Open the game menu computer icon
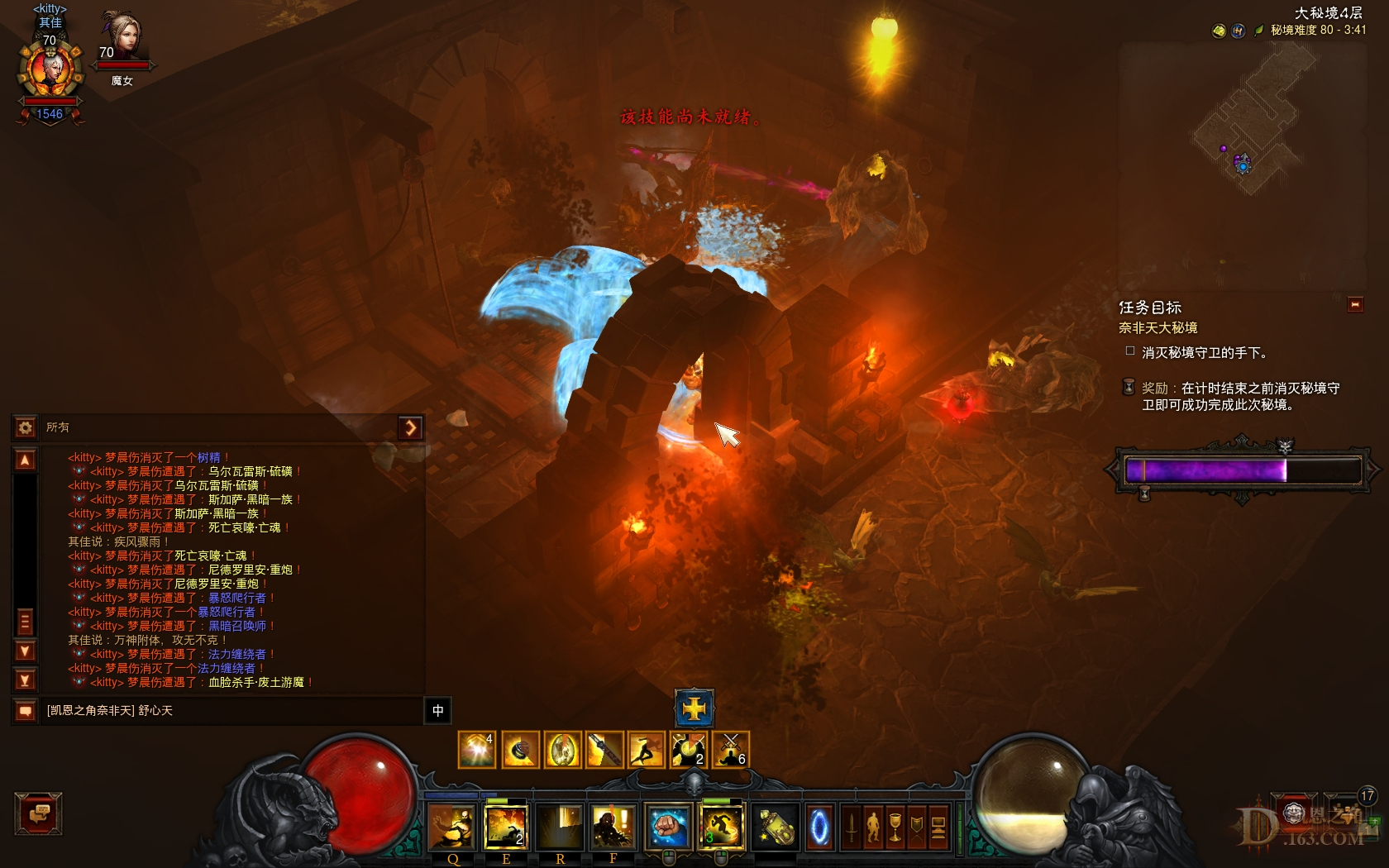The image size is (1389, 868). [x=938, y=827]
